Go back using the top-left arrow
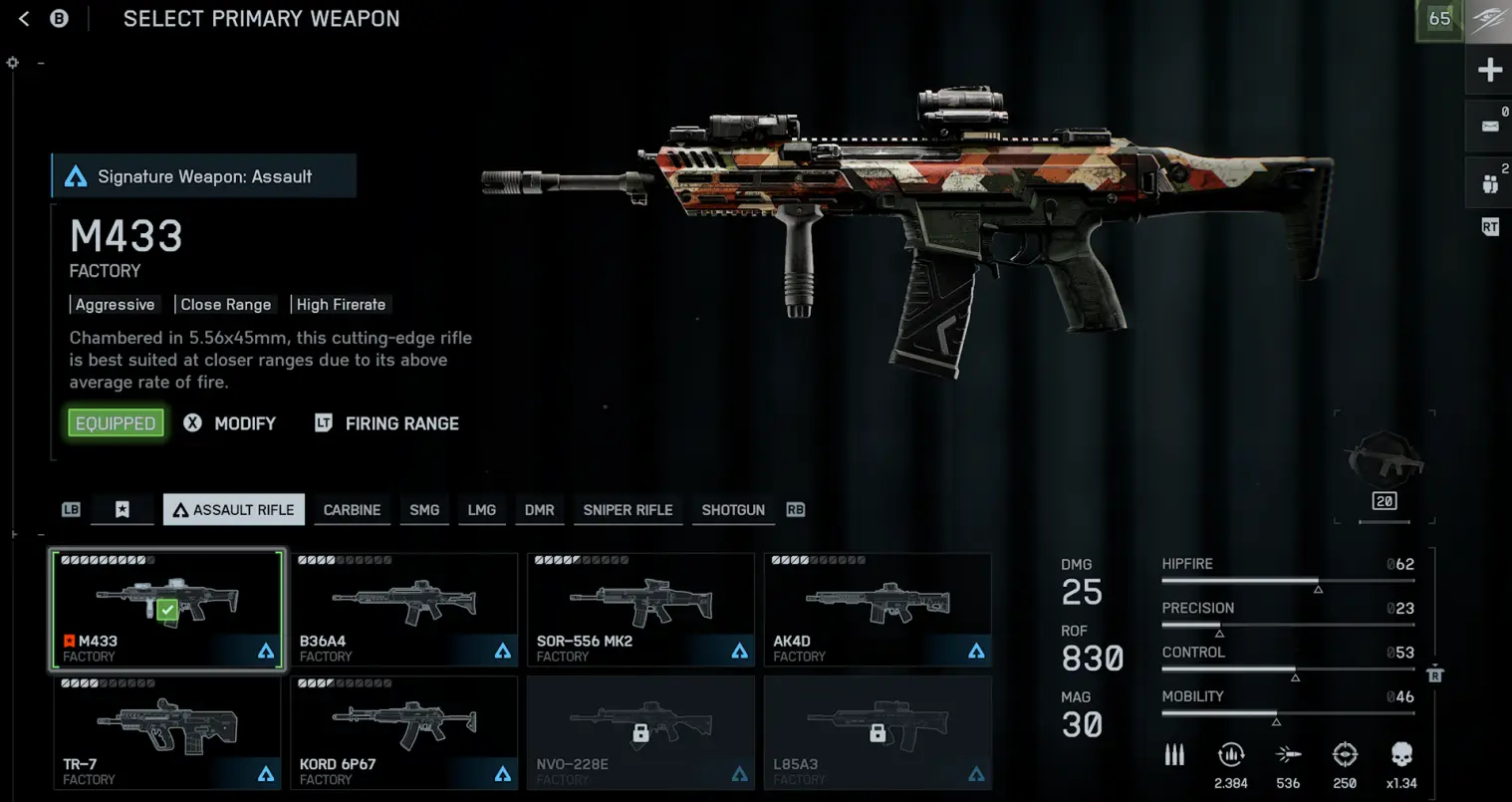Viewport: 1512px width, 802px height. [x=25, y=19]
